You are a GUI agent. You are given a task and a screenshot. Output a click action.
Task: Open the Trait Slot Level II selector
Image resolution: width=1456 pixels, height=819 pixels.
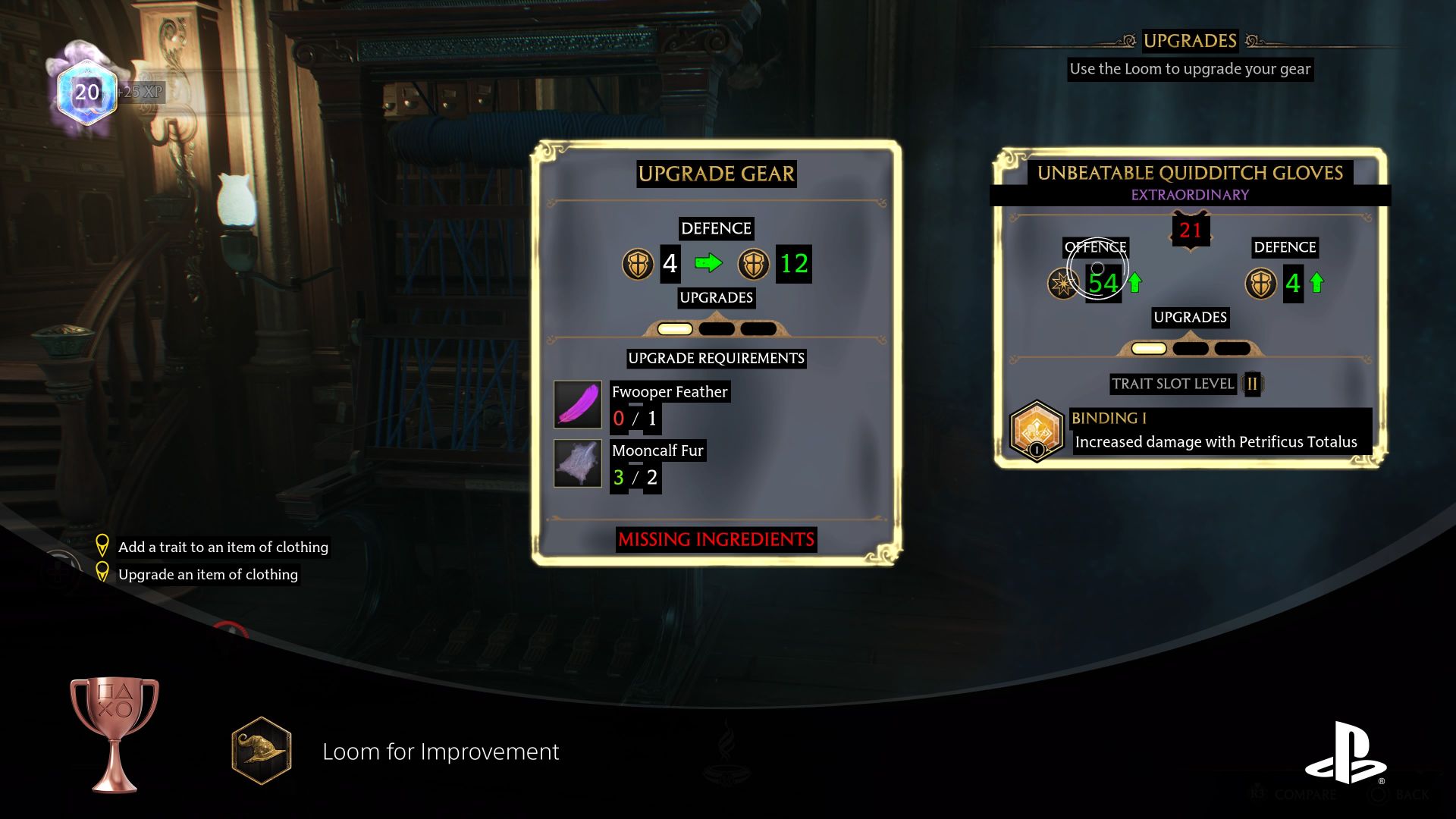[x=1253, y=384]
